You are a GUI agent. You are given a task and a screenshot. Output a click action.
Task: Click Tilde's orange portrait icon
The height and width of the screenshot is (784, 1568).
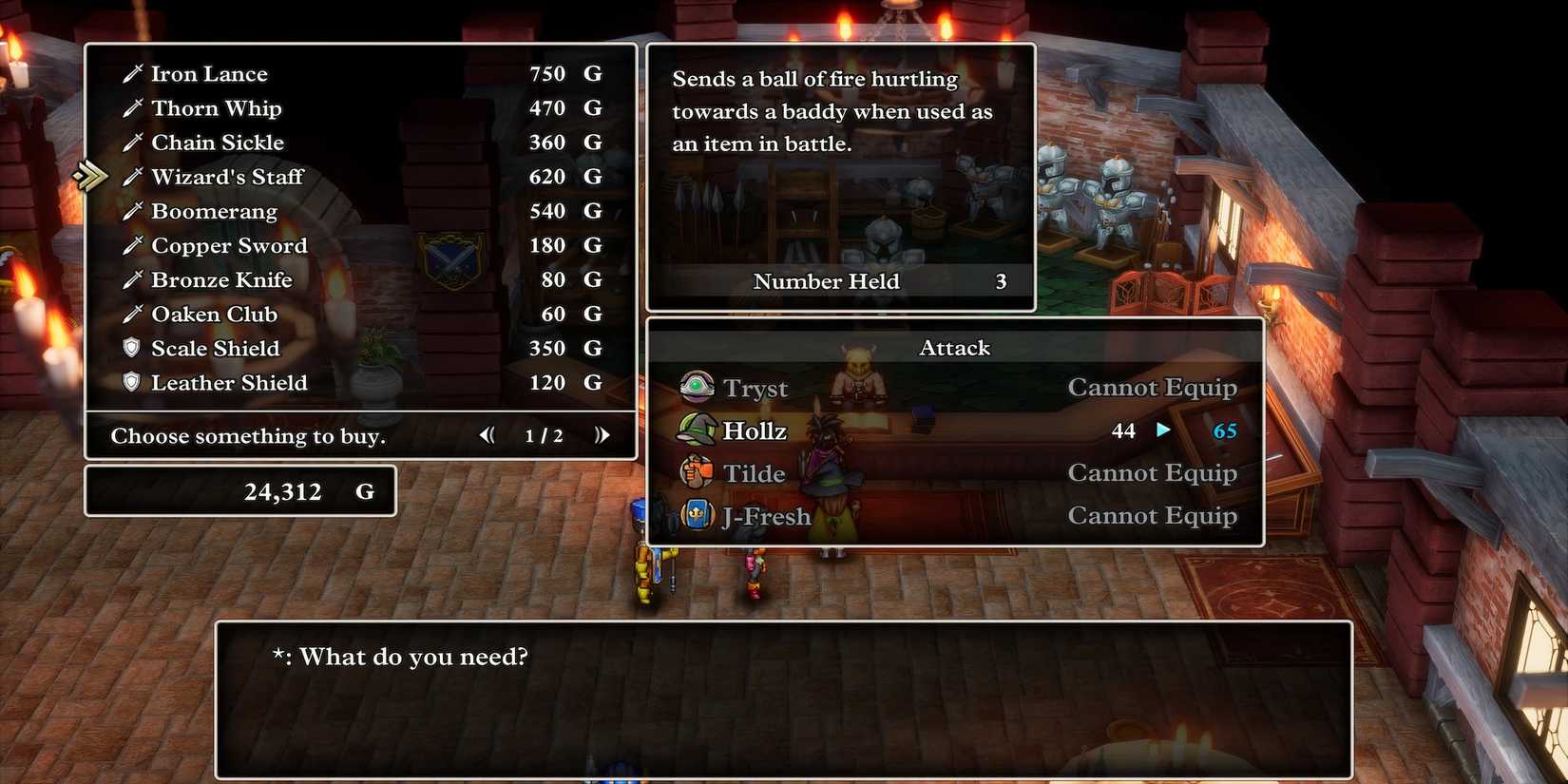(x=697, y=472)
